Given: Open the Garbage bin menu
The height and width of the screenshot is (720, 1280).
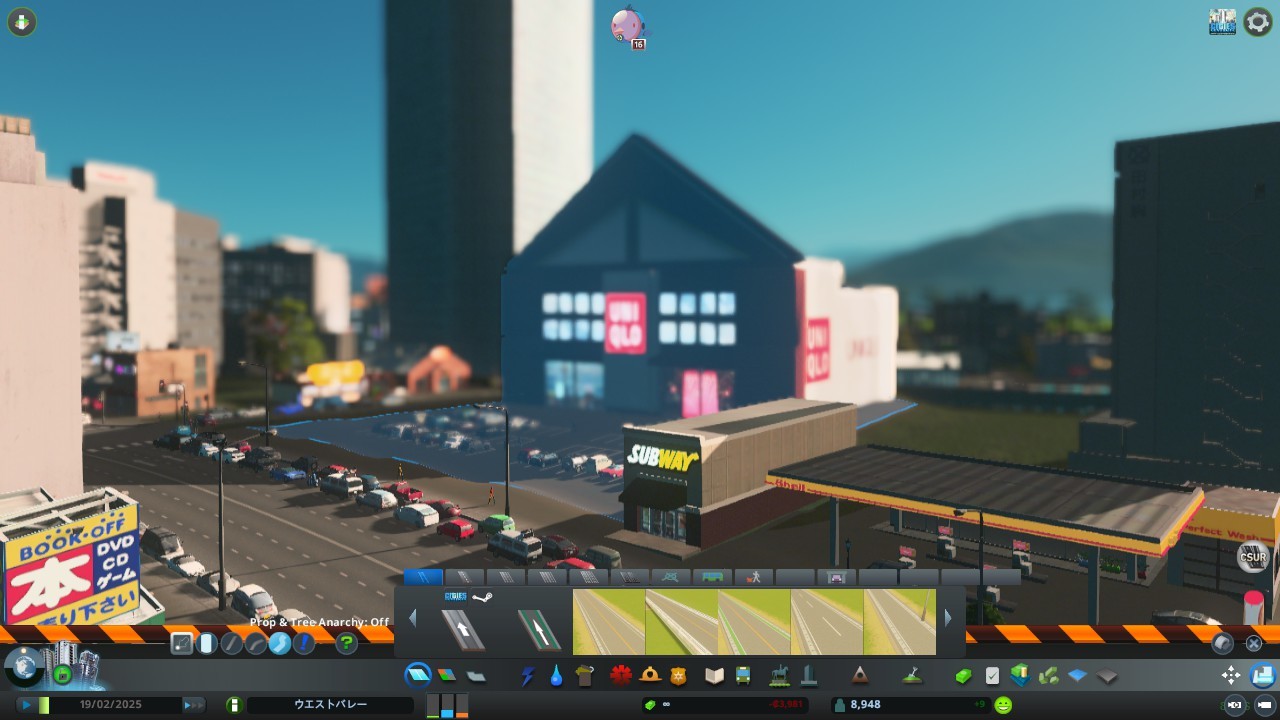Looking at the screenshot, I should click(585, 676).
